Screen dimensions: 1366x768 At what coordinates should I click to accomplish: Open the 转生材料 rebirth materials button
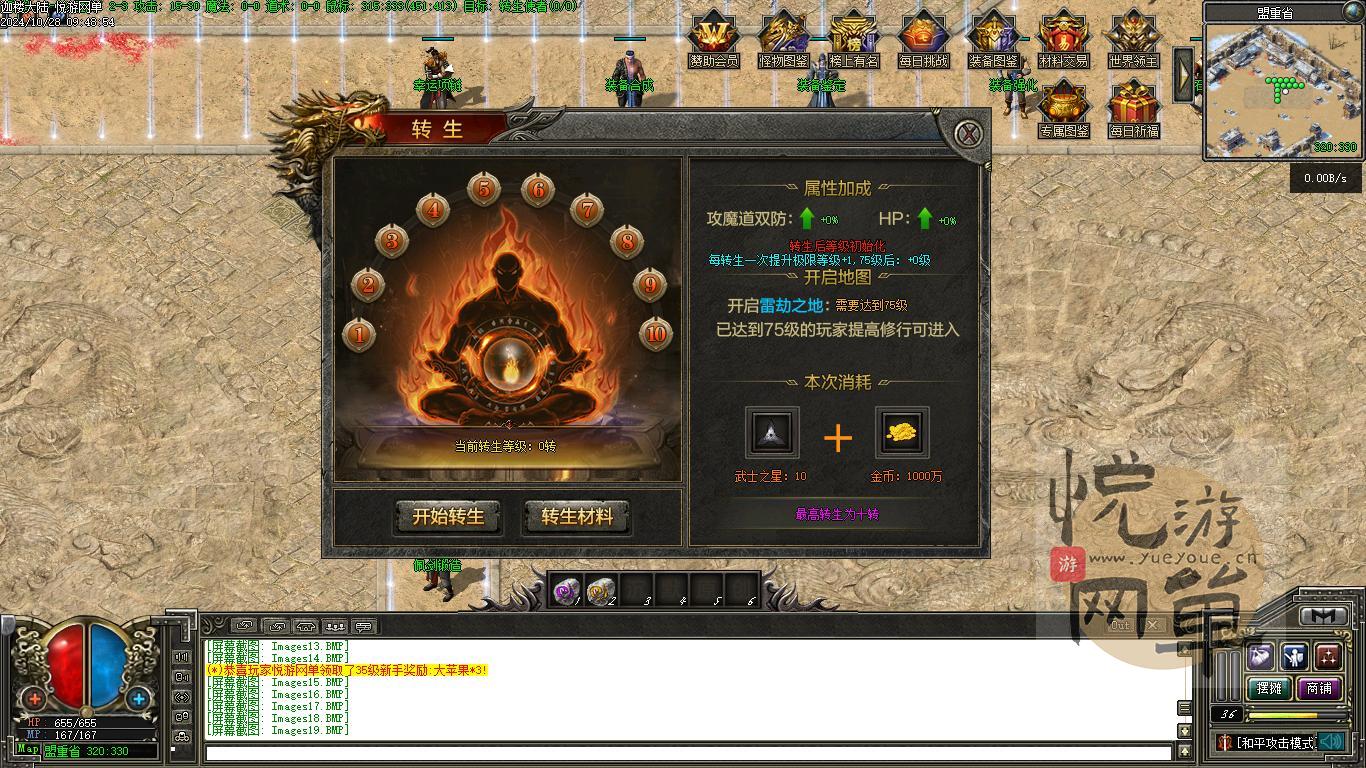576,517
